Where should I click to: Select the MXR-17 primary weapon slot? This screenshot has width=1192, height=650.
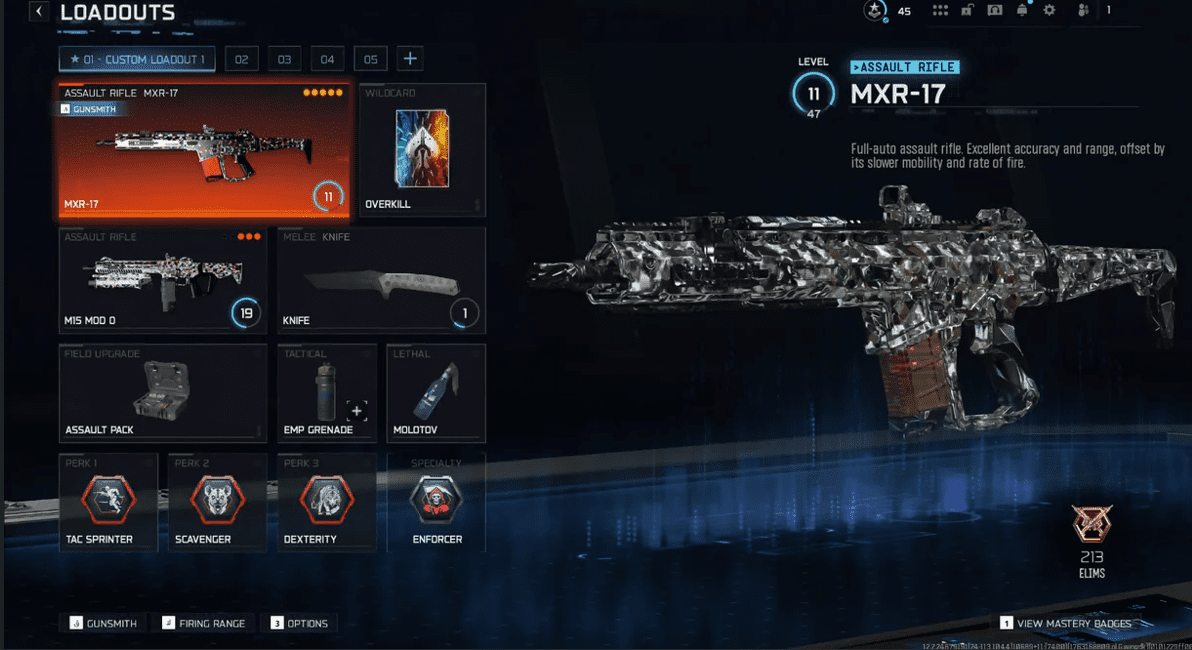tap(204, 150)
